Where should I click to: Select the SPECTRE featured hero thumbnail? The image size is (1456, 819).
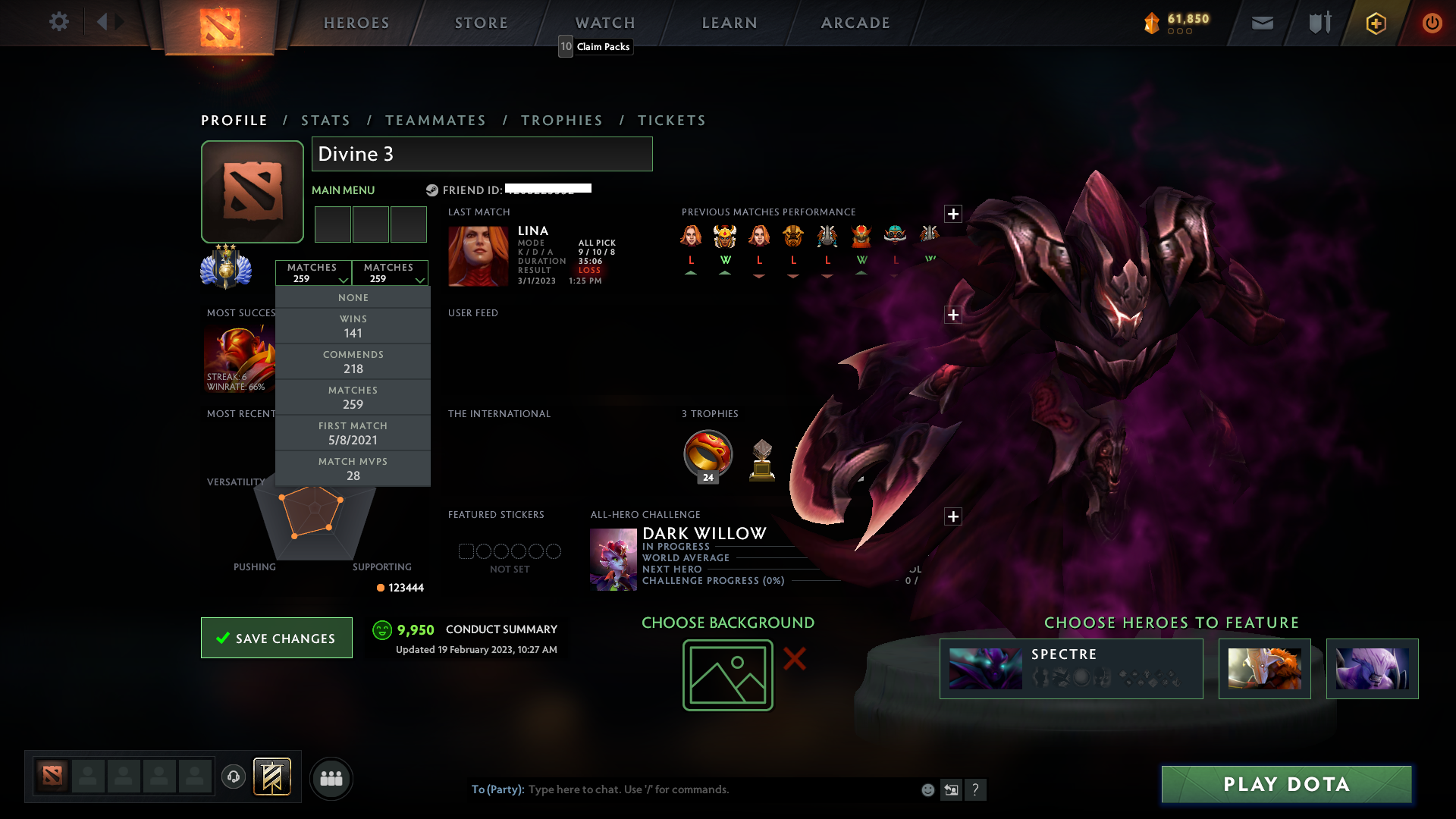tap(985, 668)
